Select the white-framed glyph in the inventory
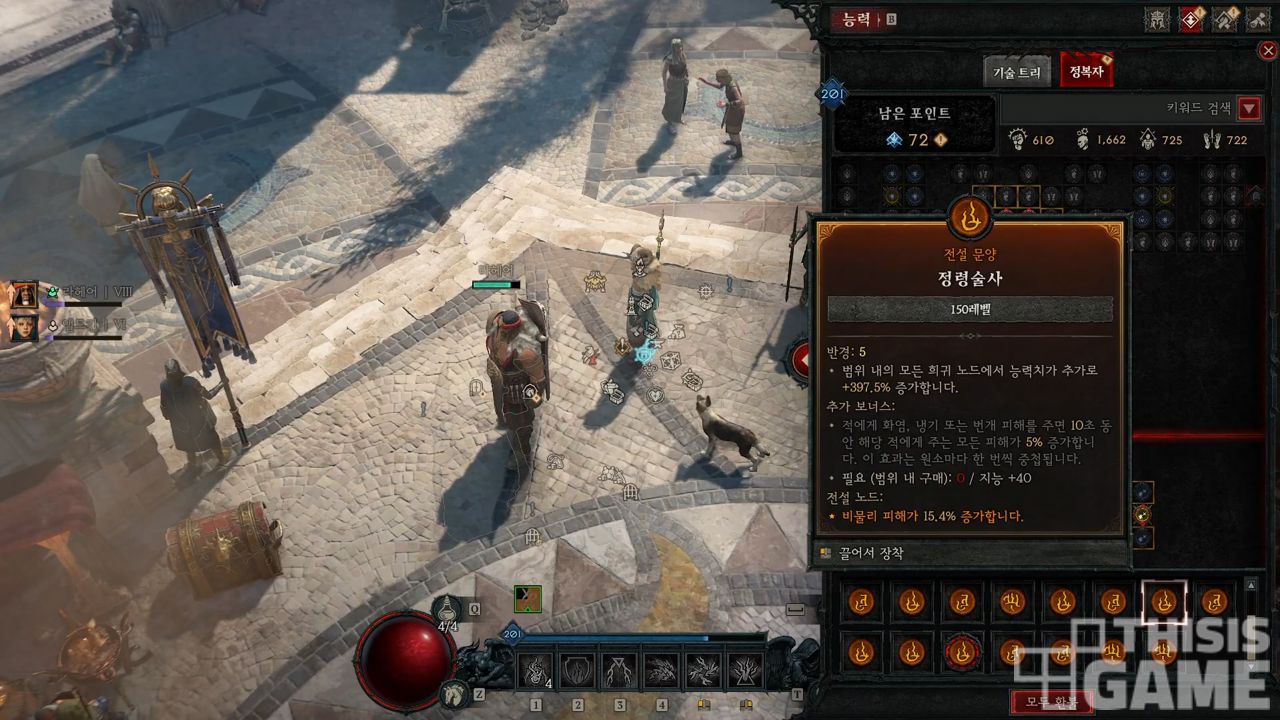The height and width of the screenshot is (720, 1280). [x=1163, y=601]
